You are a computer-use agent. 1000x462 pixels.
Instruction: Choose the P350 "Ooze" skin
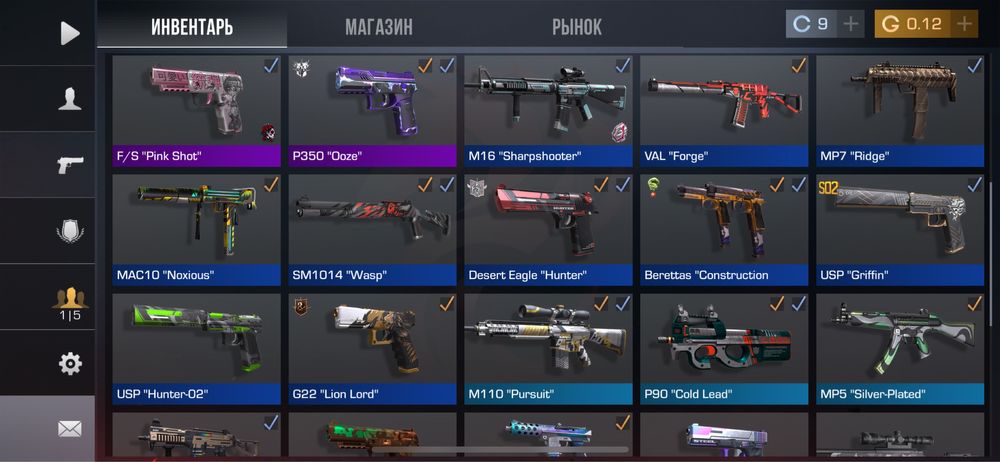point(372,108)
